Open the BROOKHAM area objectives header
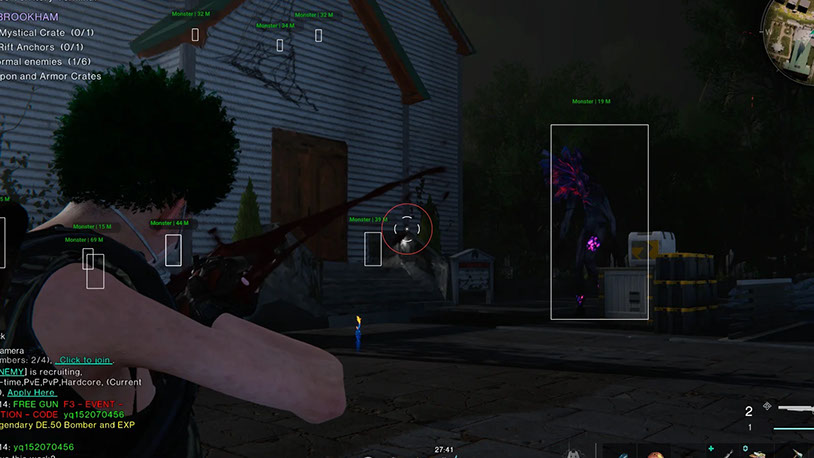The height and width of the screenshot is (458, 814). point(29,17)
